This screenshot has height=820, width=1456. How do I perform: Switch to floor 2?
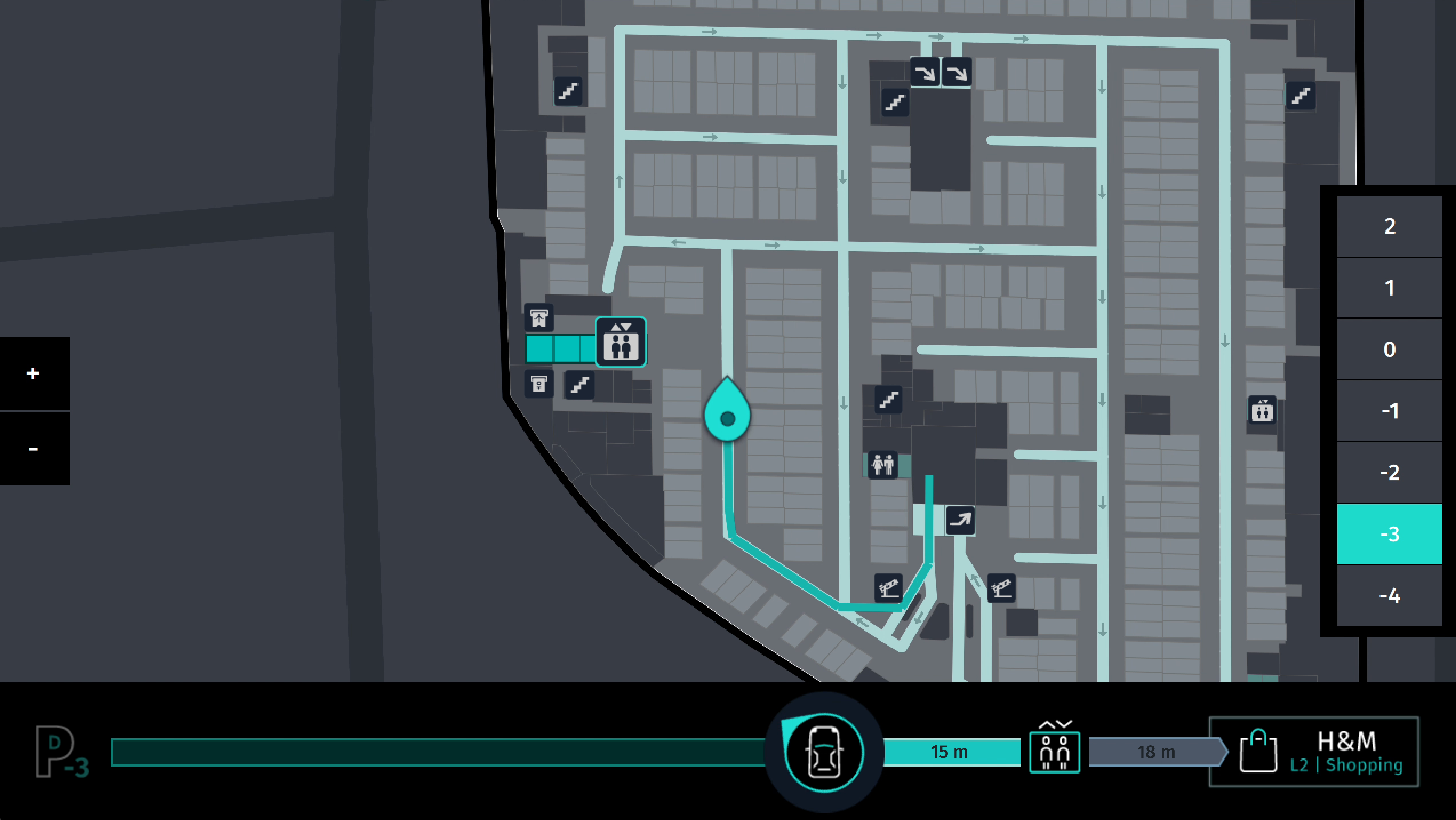[1389, 227]
